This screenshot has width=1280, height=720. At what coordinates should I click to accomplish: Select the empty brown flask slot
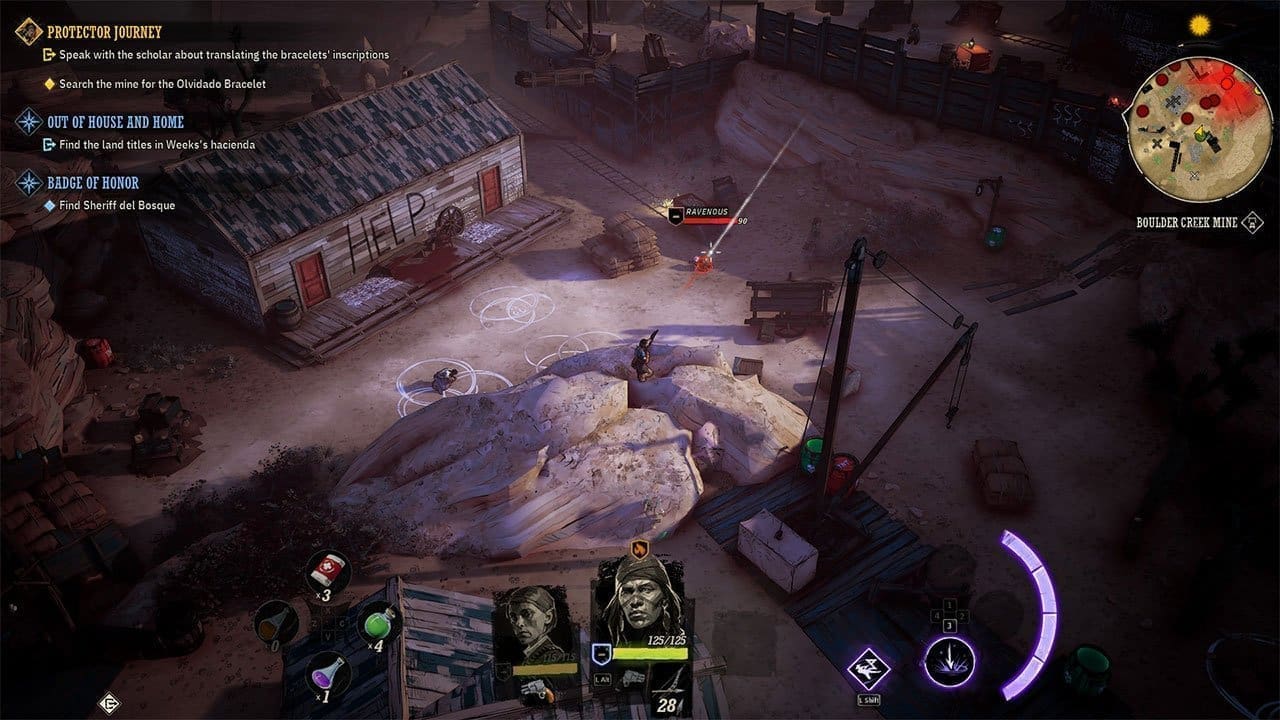(275, 622)
